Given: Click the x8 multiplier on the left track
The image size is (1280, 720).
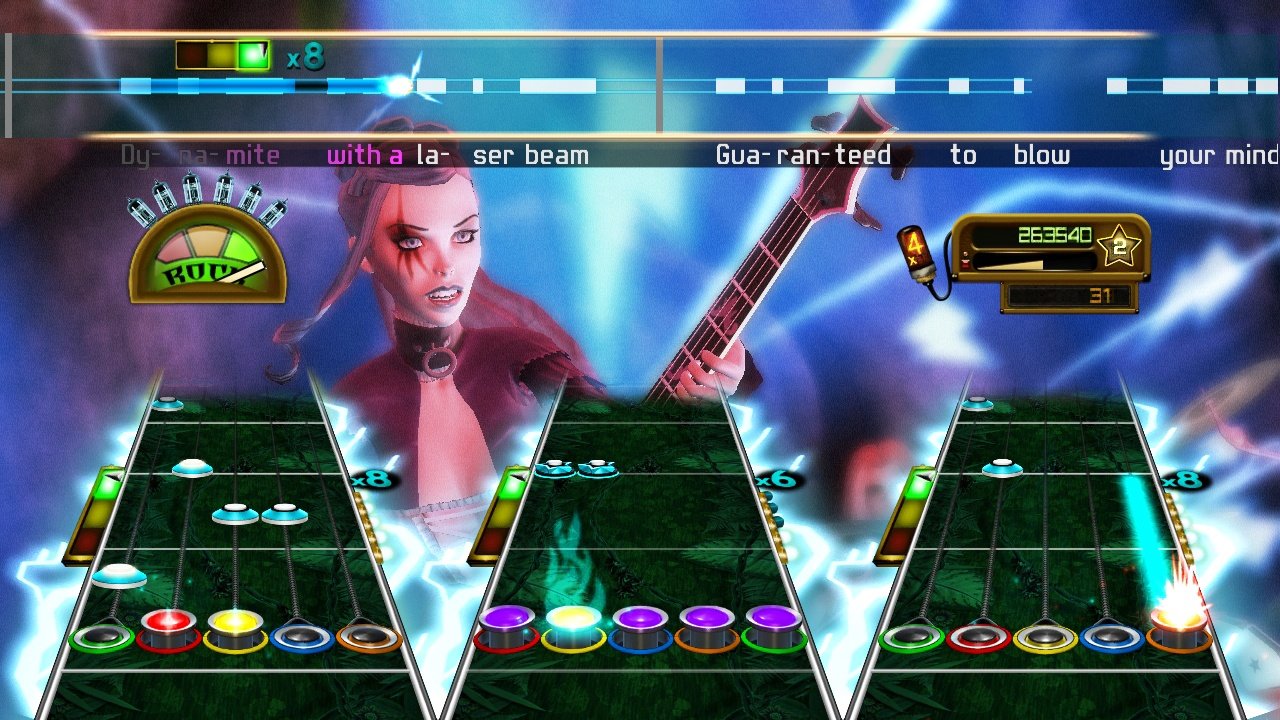Looking at the screenshot, I should [x=371, y=479].
